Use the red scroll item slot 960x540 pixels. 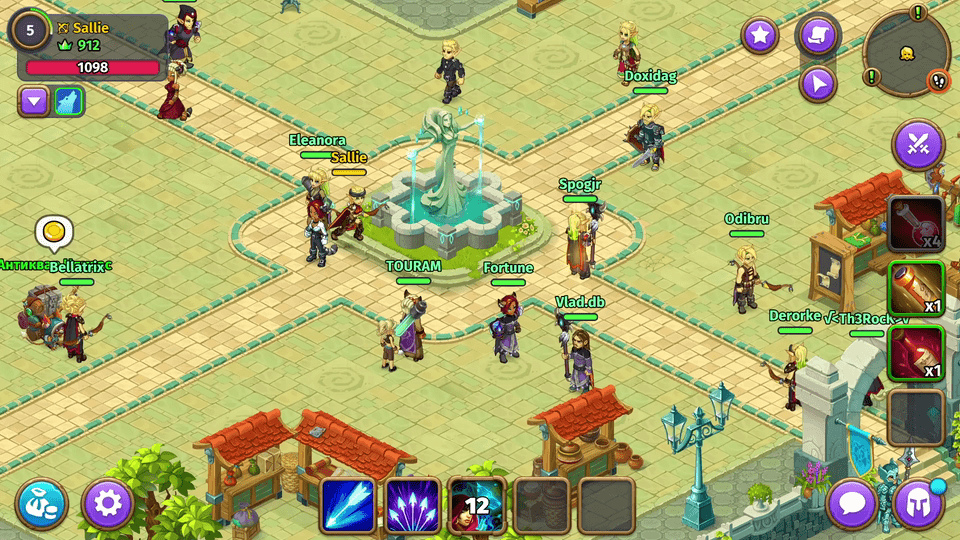(915, 353)
